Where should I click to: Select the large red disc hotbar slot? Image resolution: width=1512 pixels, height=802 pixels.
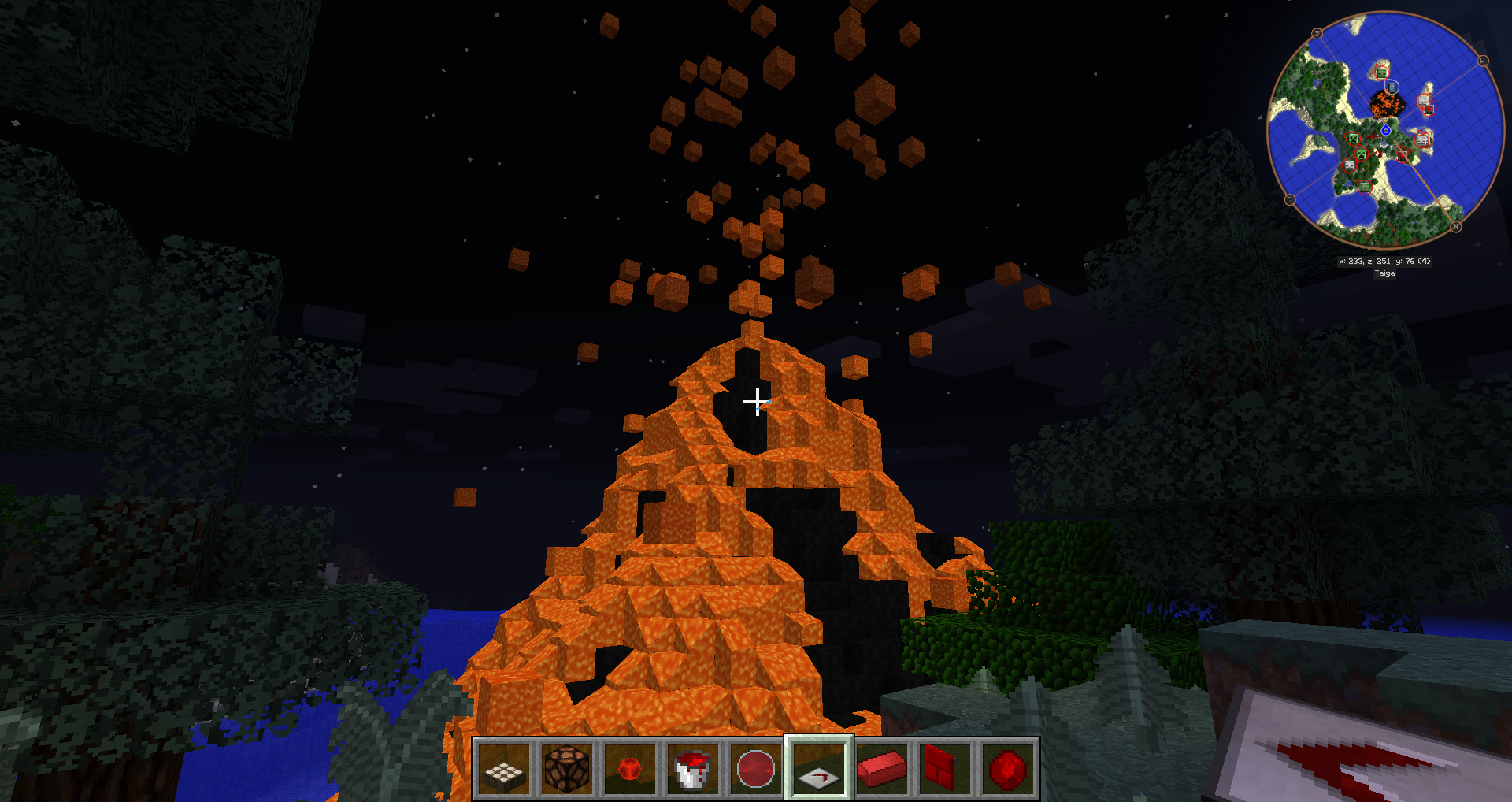coord(756,769)
